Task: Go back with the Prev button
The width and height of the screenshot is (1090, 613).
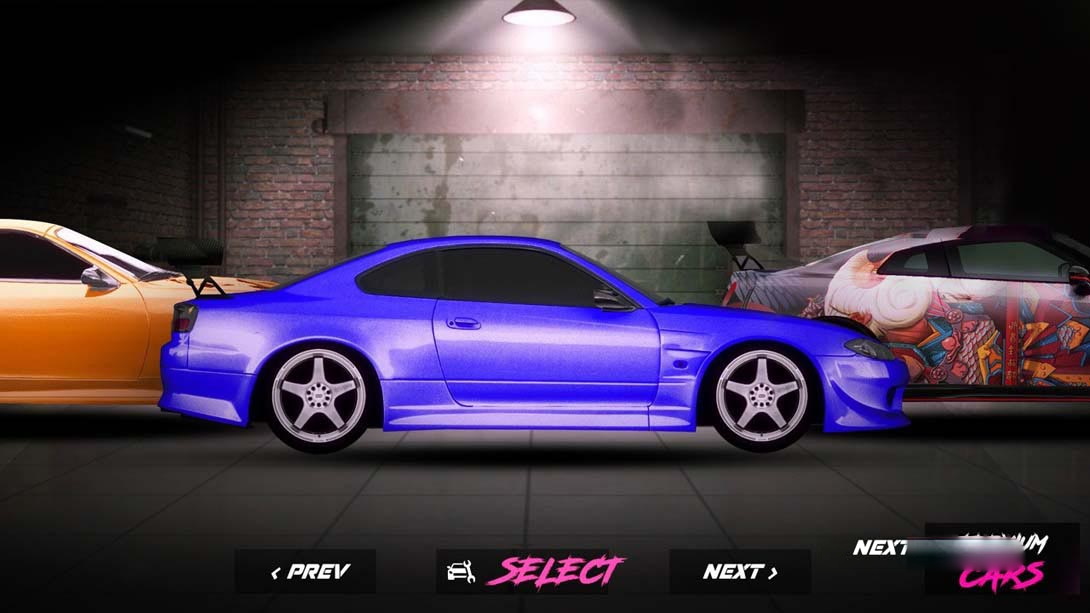Action: pyautogui.click(x=306, y=571)
